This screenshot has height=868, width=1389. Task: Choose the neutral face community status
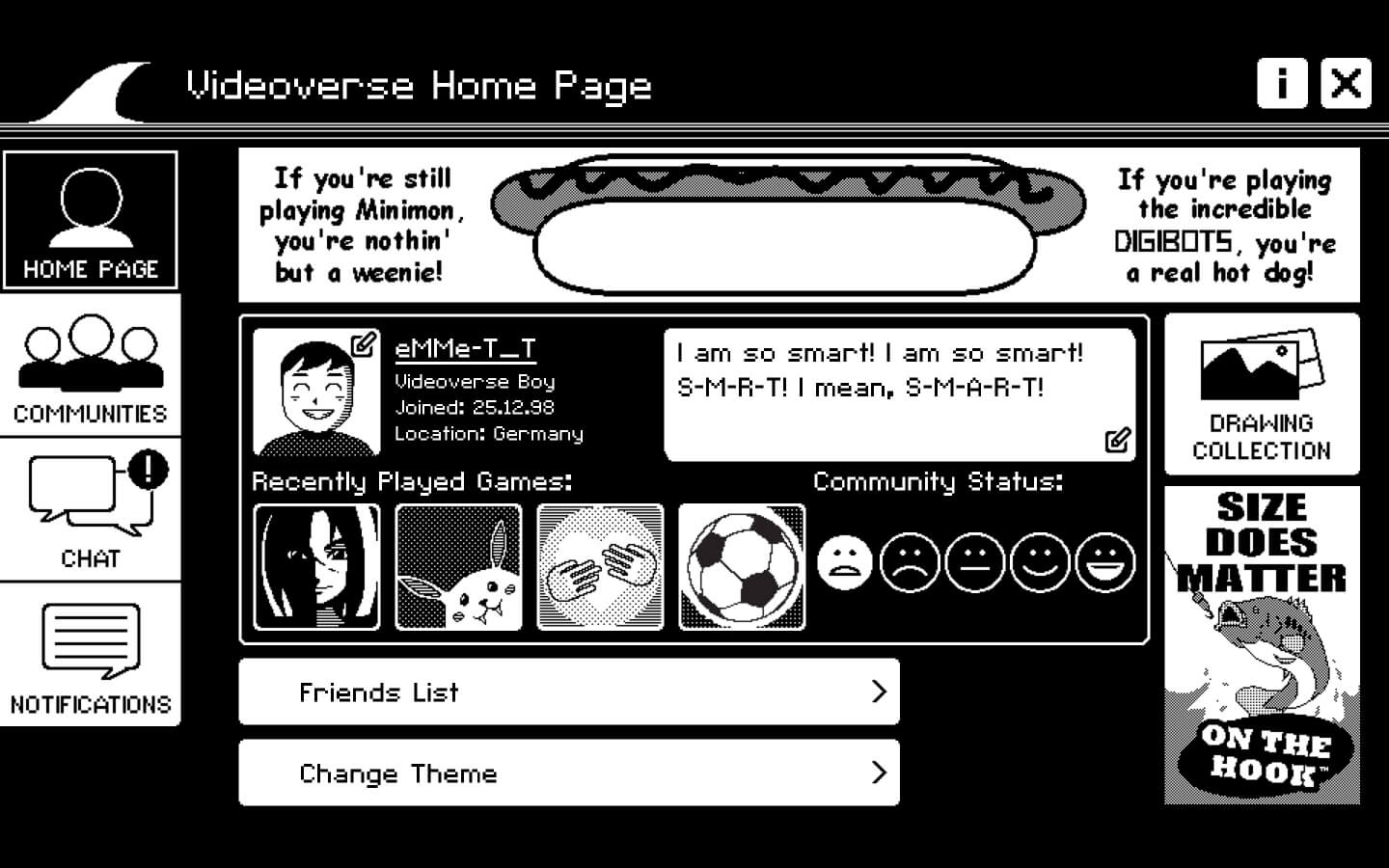(974, 562)
